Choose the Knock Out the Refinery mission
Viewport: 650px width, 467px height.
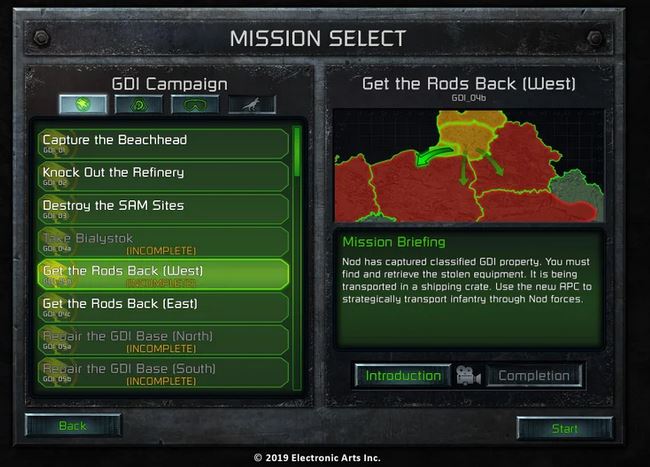164,174
